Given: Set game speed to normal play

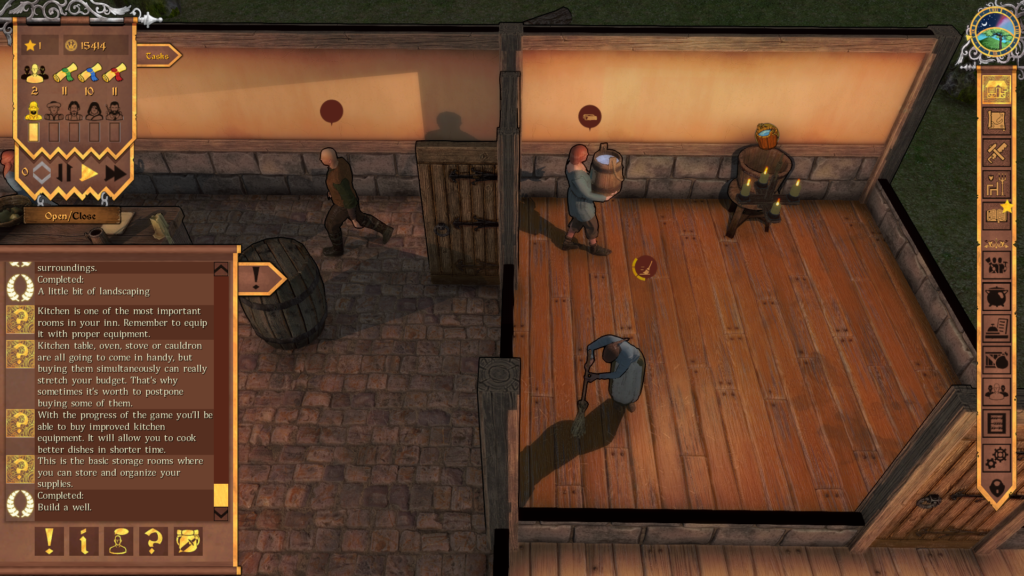Looking at the screenshot, I should [x=89, y=172].
